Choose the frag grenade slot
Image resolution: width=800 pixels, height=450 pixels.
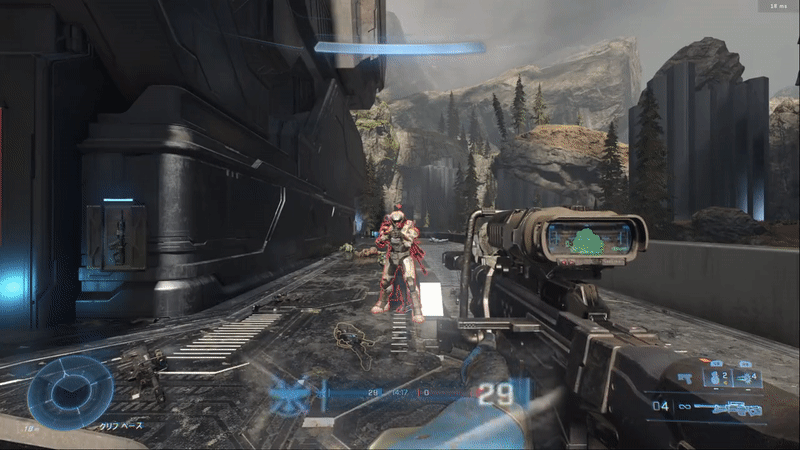point(715,378)
